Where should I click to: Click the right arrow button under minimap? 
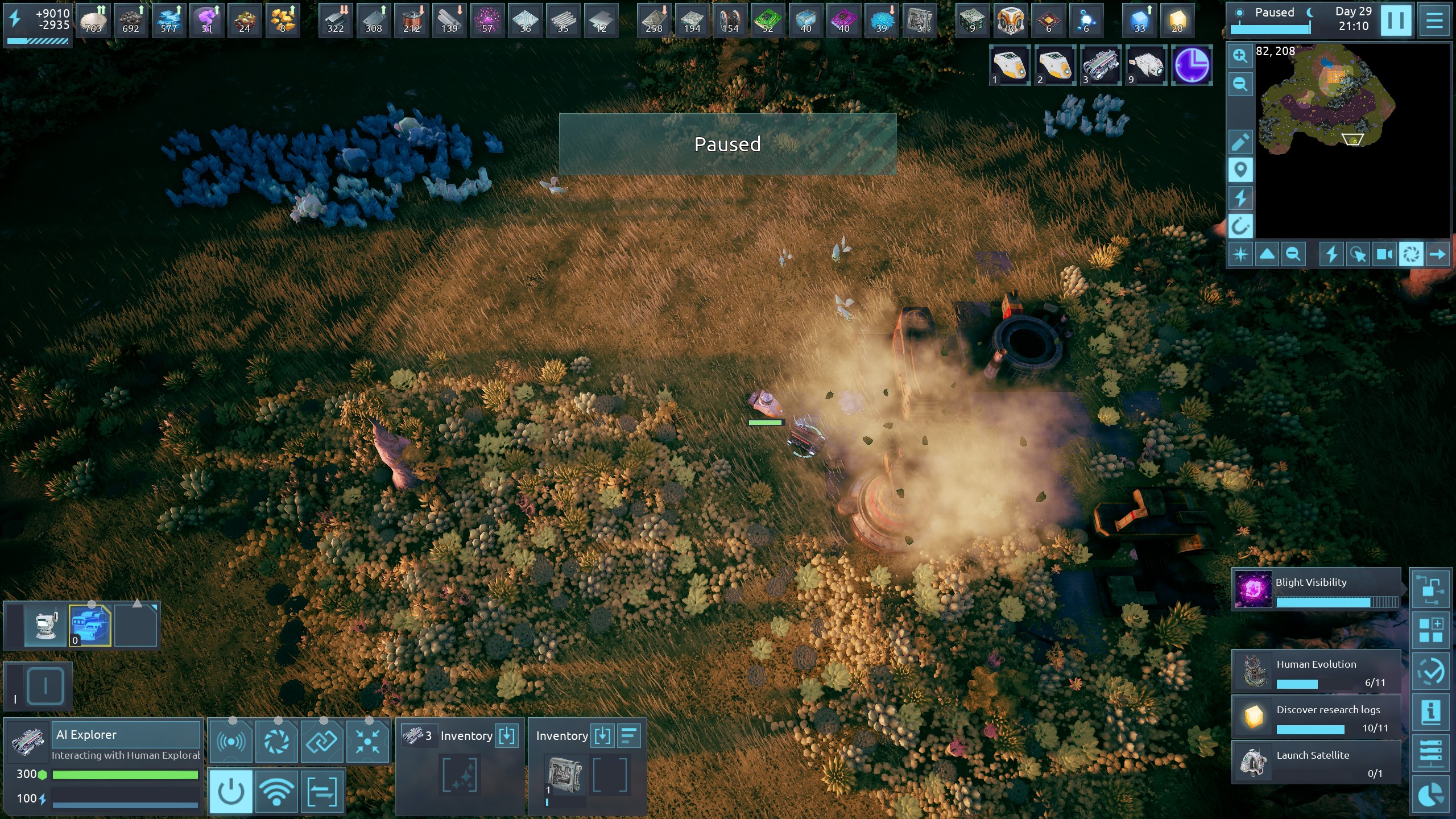[x=1437, y=254]
